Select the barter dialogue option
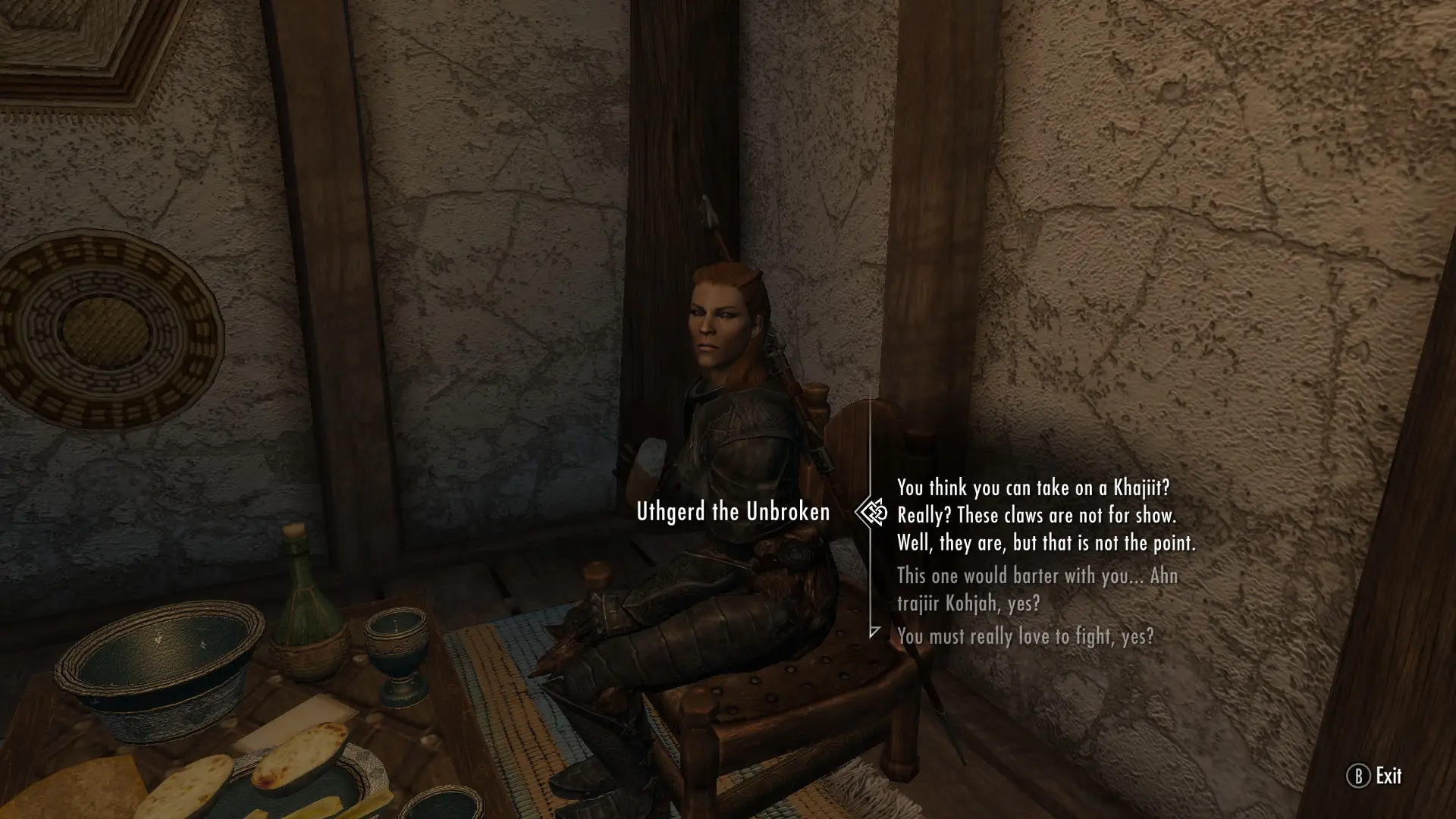Viewport: 1456px width, 819px height. point(1037,589)
